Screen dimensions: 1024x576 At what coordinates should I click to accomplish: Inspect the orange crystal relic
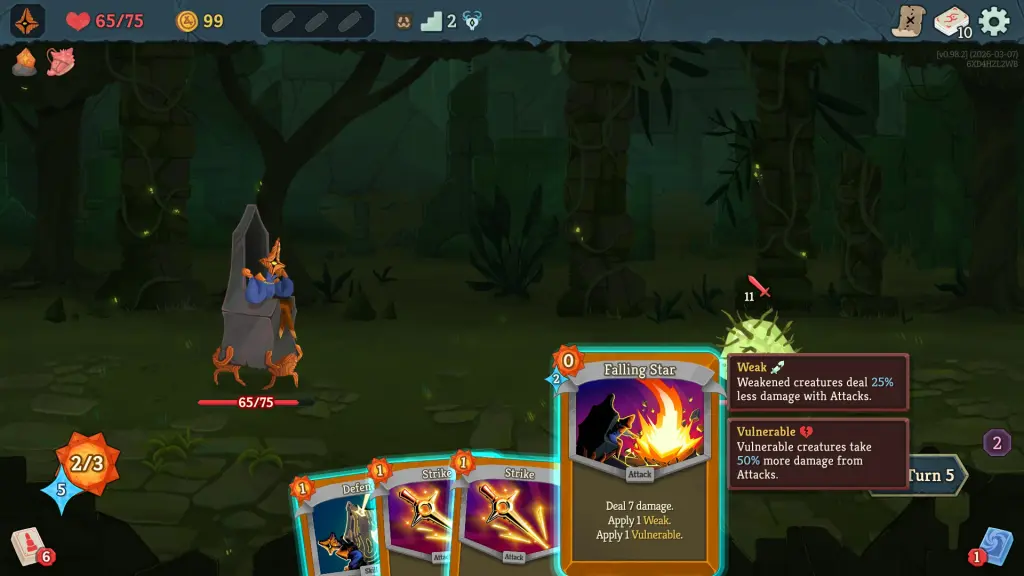pos(25,63)
